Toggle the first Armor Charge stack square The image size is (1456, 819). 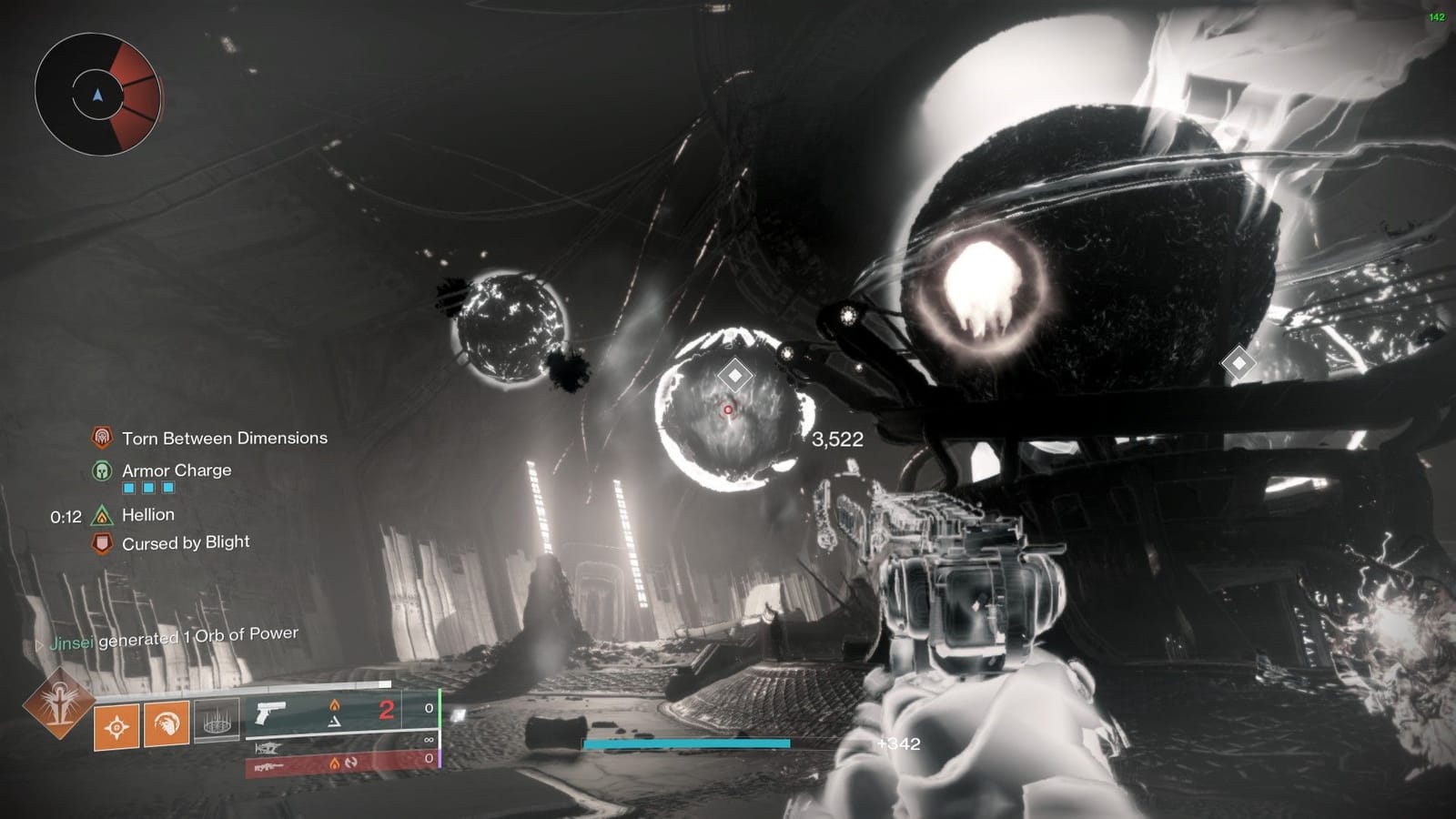pyautogui.click(x=127, y=488)
